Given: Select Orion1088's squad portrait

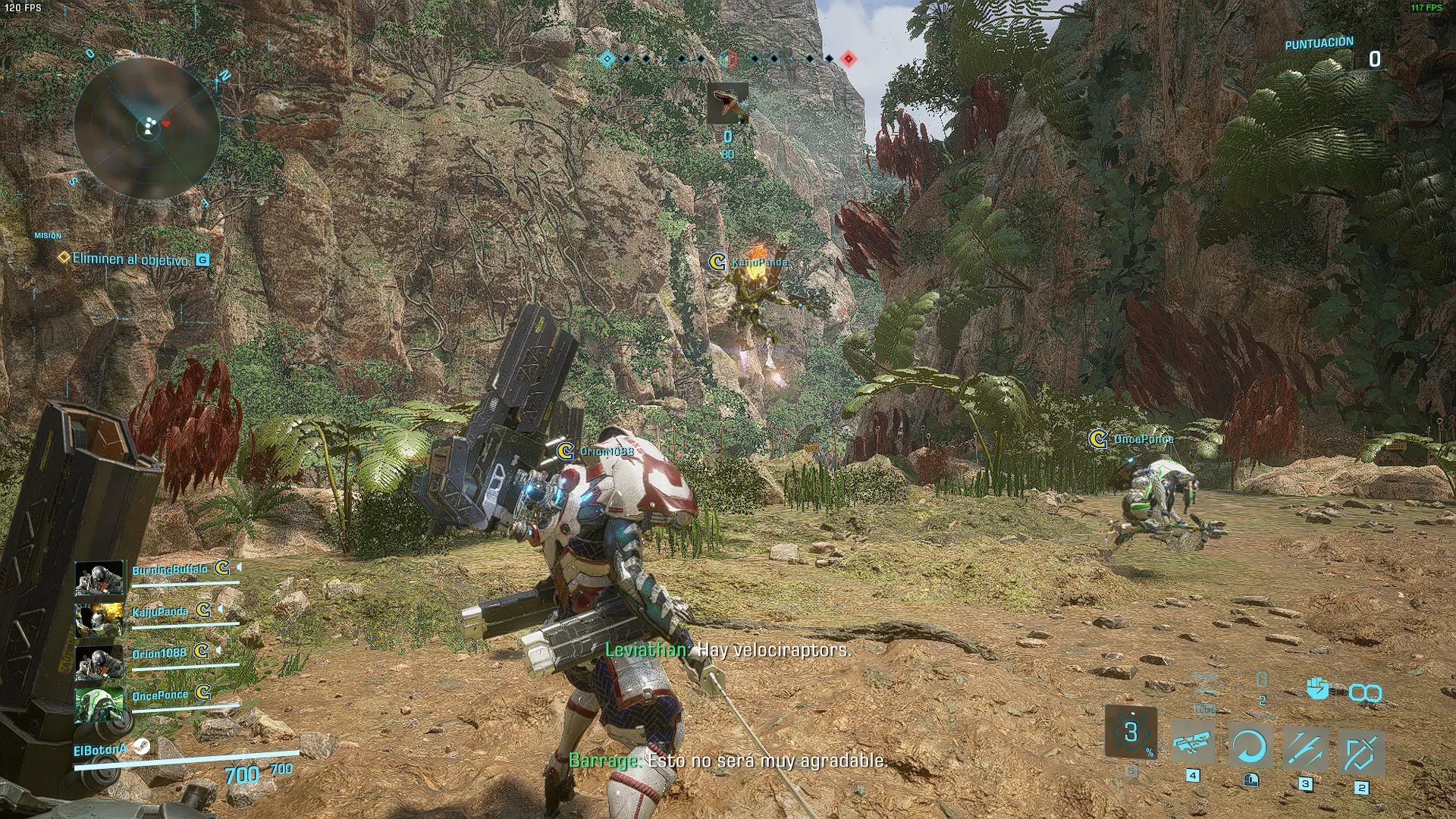Looking at the screenshot, I should [99, 663].
